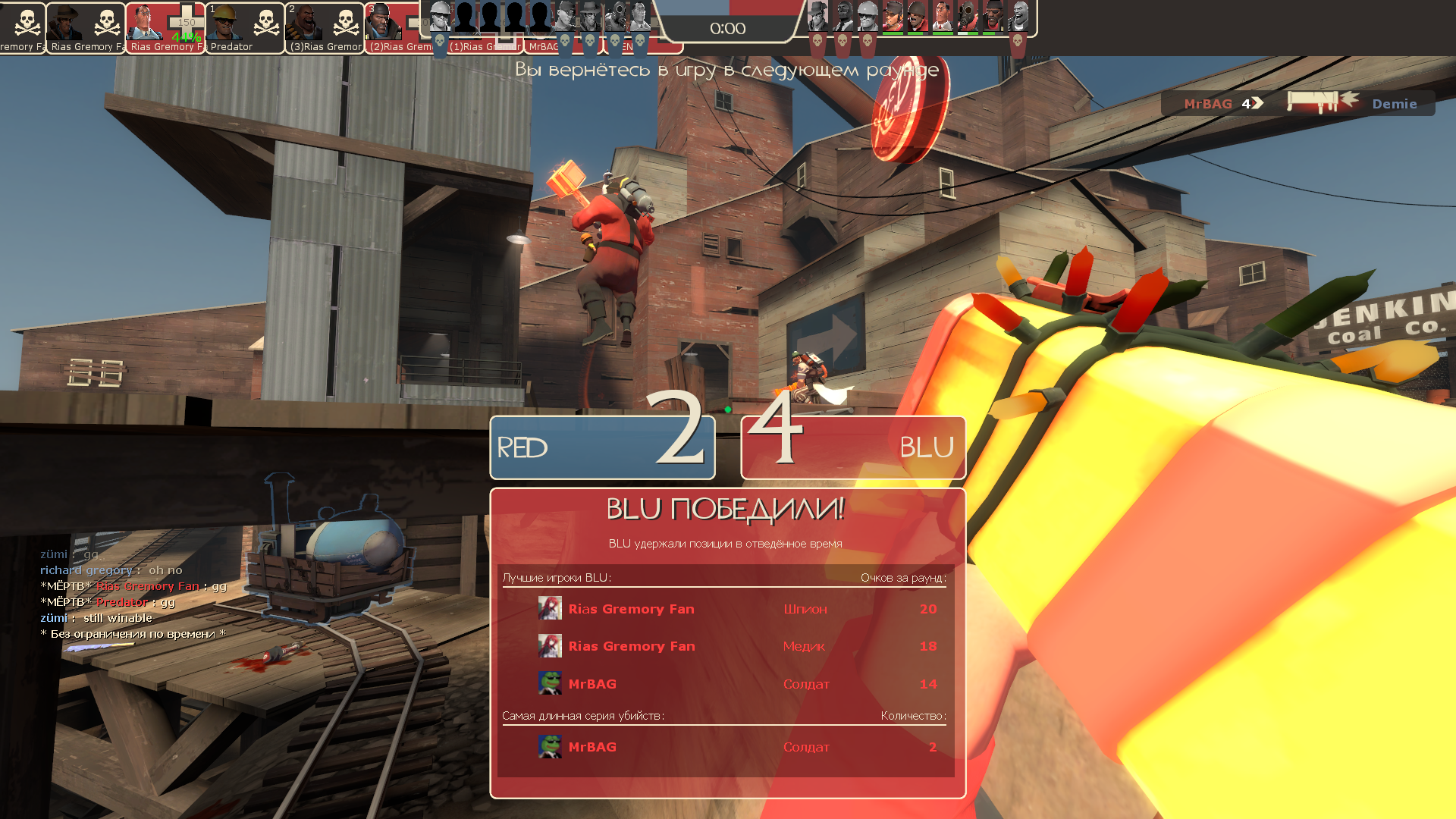Select Rias Gremory Fan's Шпион row with 20 points

(726, 609)
